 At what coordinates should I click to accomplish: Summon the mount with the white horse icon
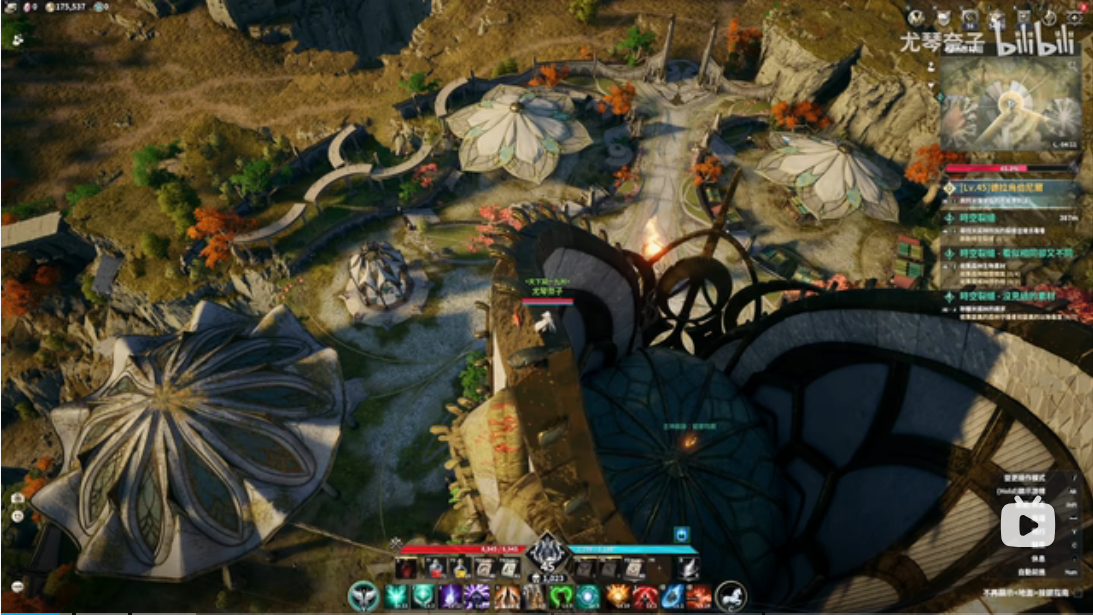pos(731,596)
